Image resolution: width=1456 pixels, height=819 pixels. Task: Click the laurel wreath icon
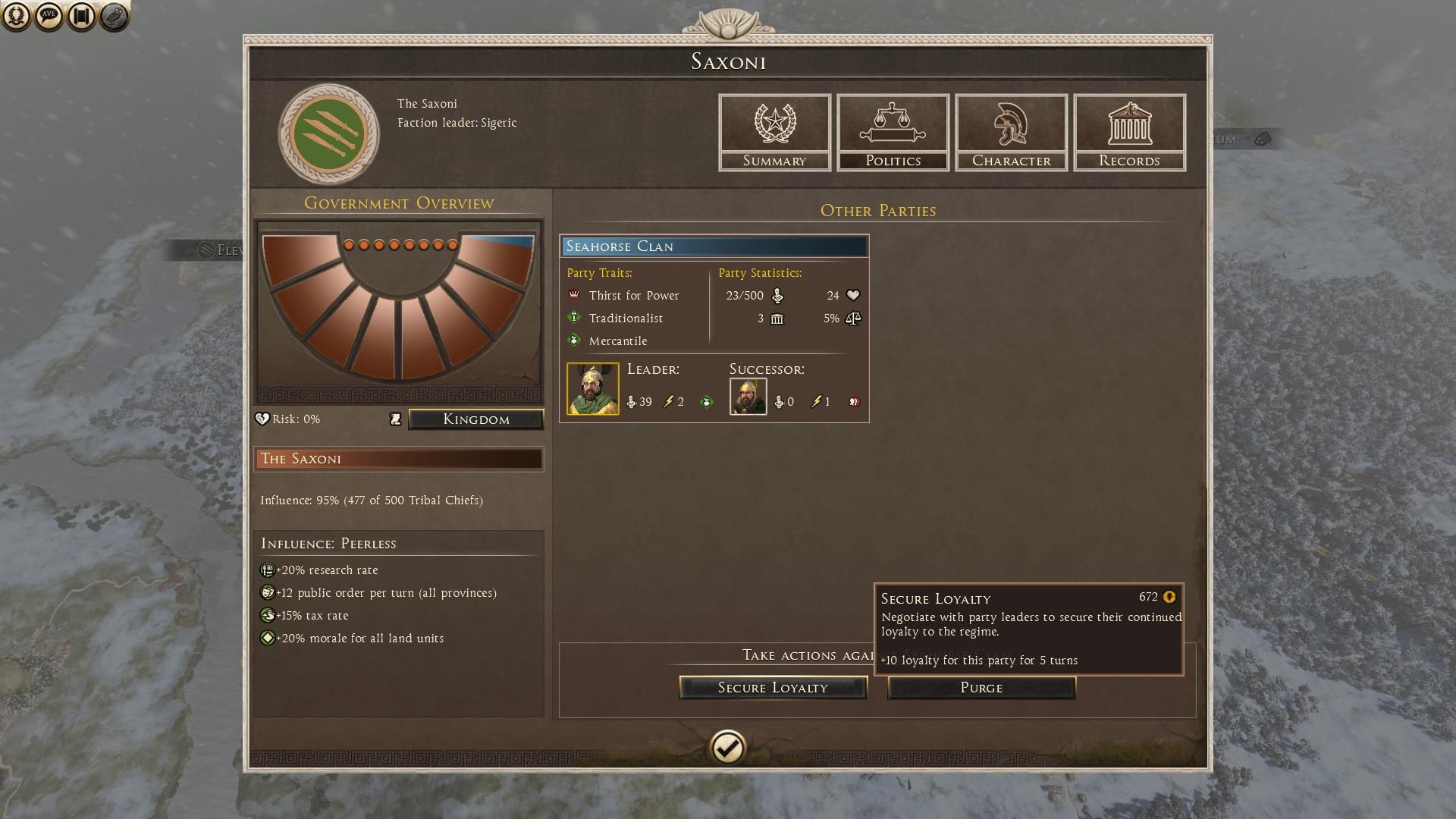click(16, 16)
